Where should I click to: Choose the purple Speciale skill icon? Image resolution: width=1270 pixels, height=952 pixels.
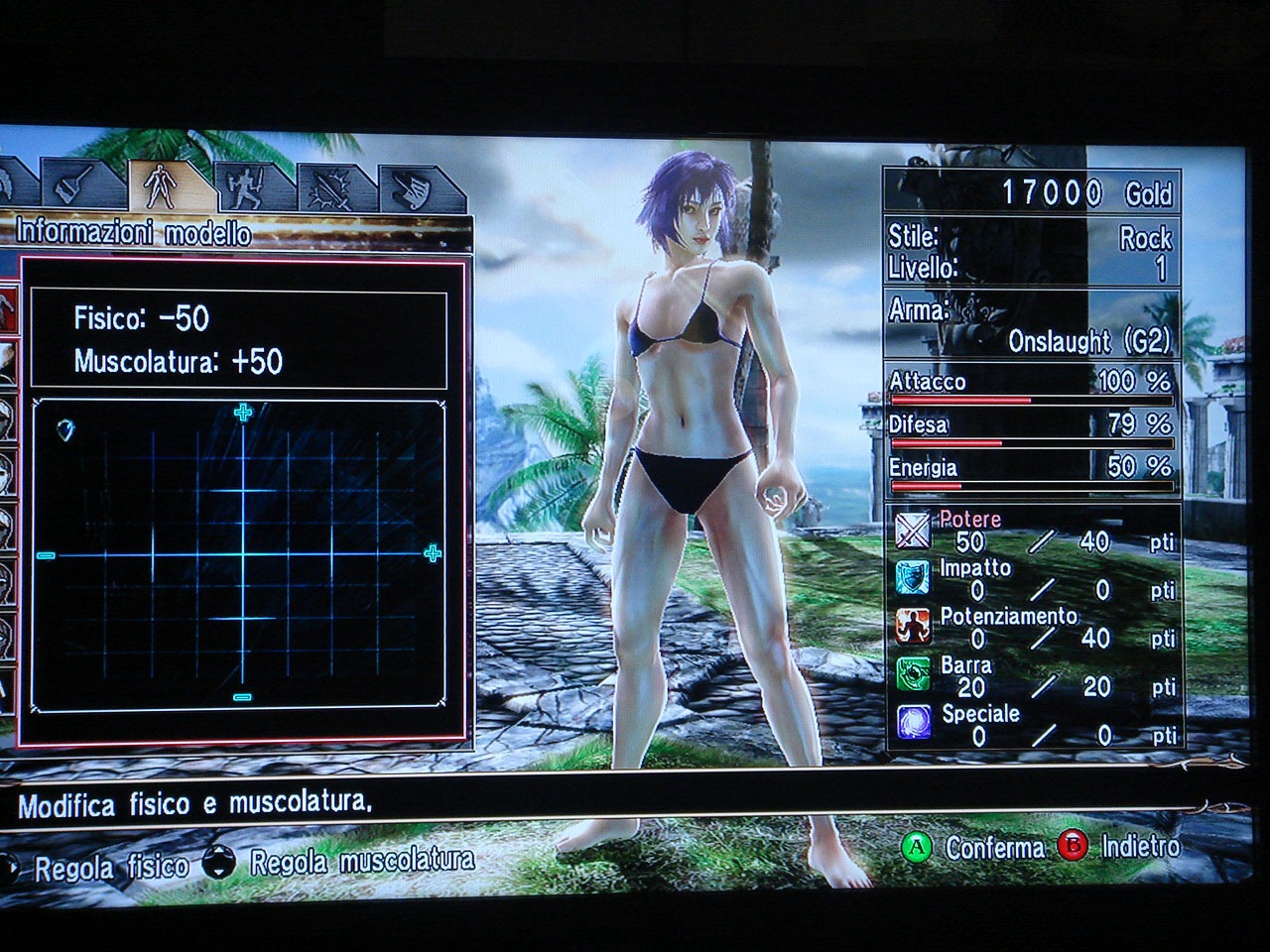[x=913, y=722]
